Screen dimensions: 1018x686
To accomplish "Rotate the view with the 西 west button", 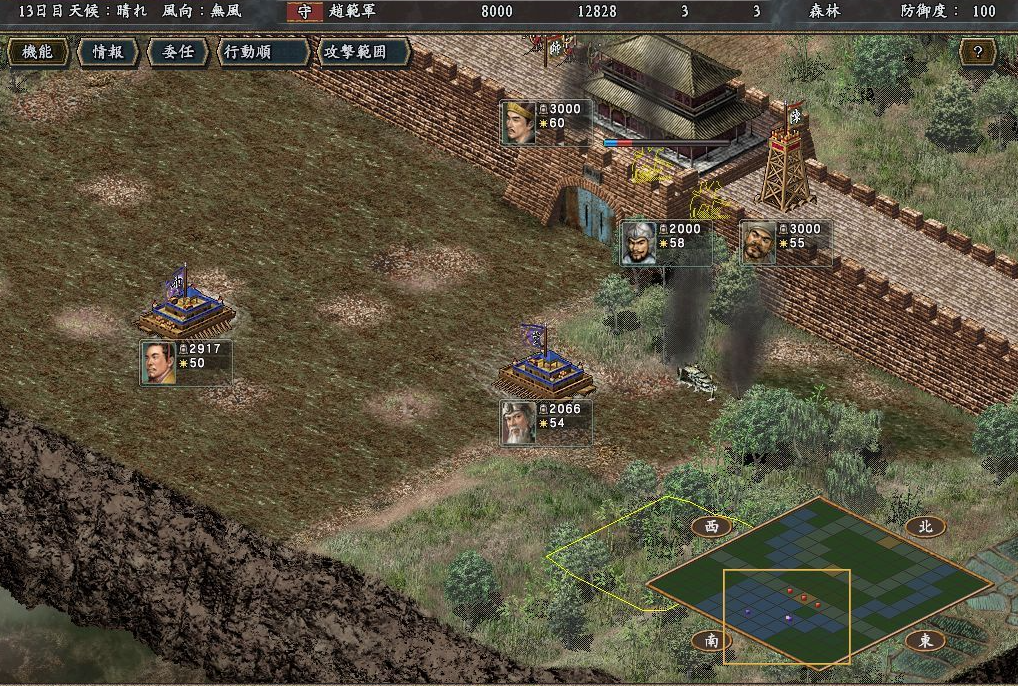I will [711, 527].
